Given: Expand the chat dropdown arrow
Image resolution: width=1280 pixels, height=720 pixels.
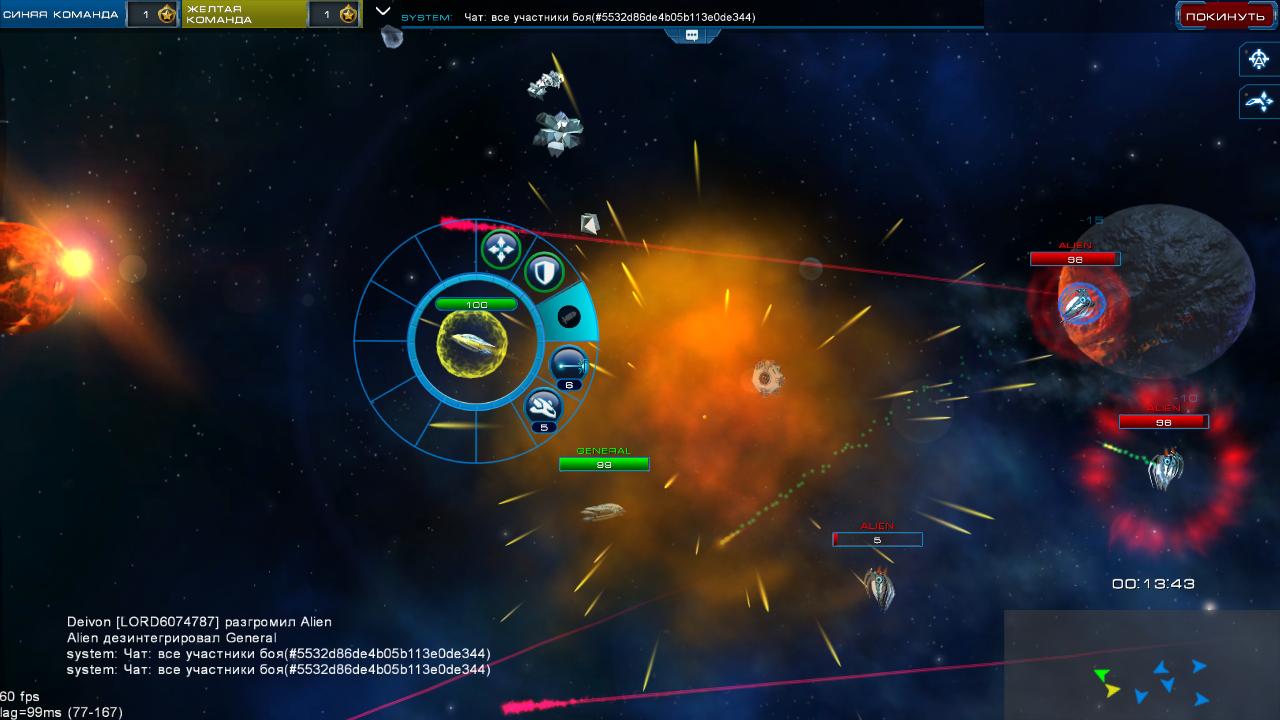Looking at the screenshot, I should click(382, 11).
